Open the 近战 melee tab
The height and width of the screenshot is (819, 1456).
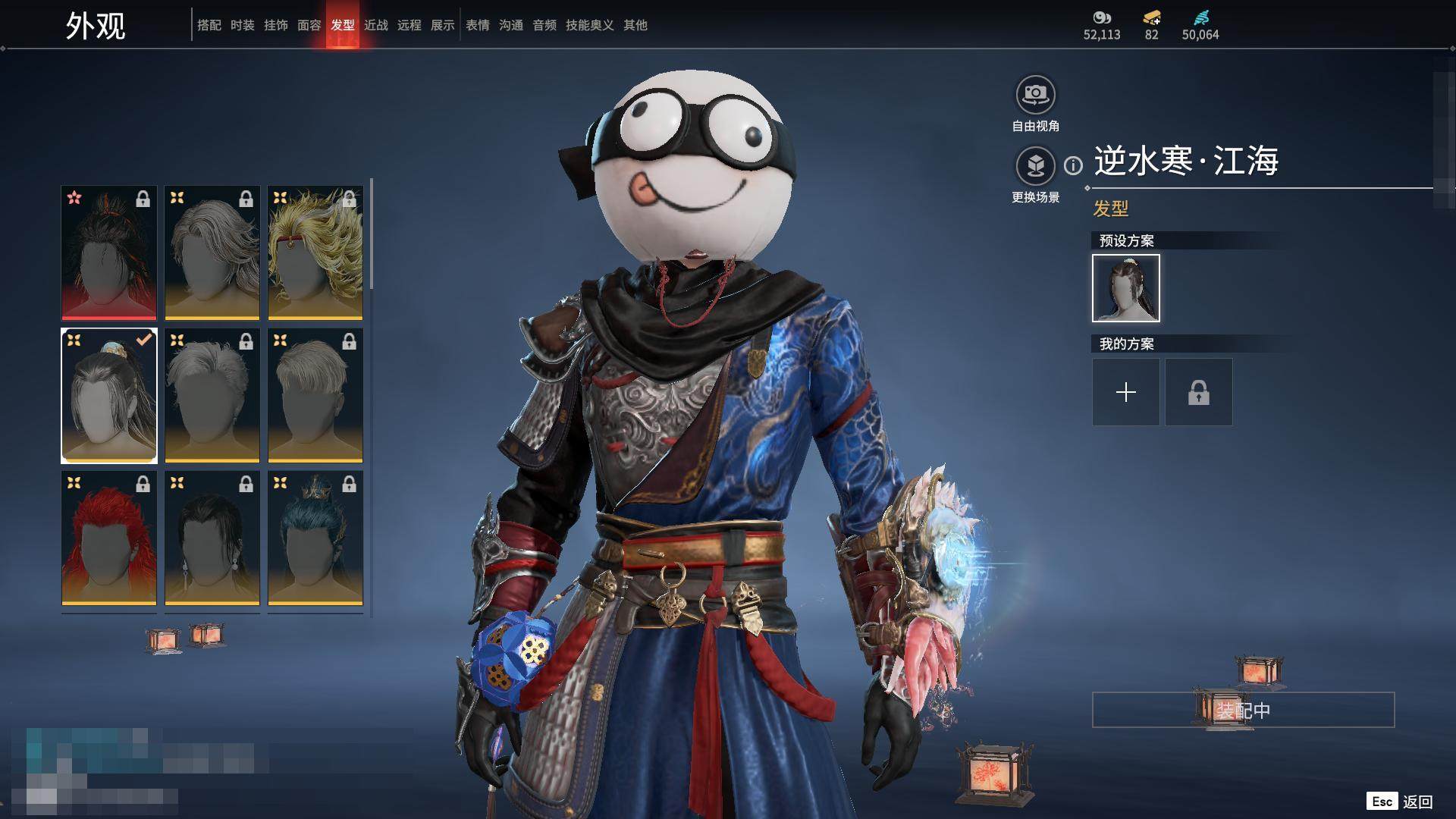click(x=375, y=25)
